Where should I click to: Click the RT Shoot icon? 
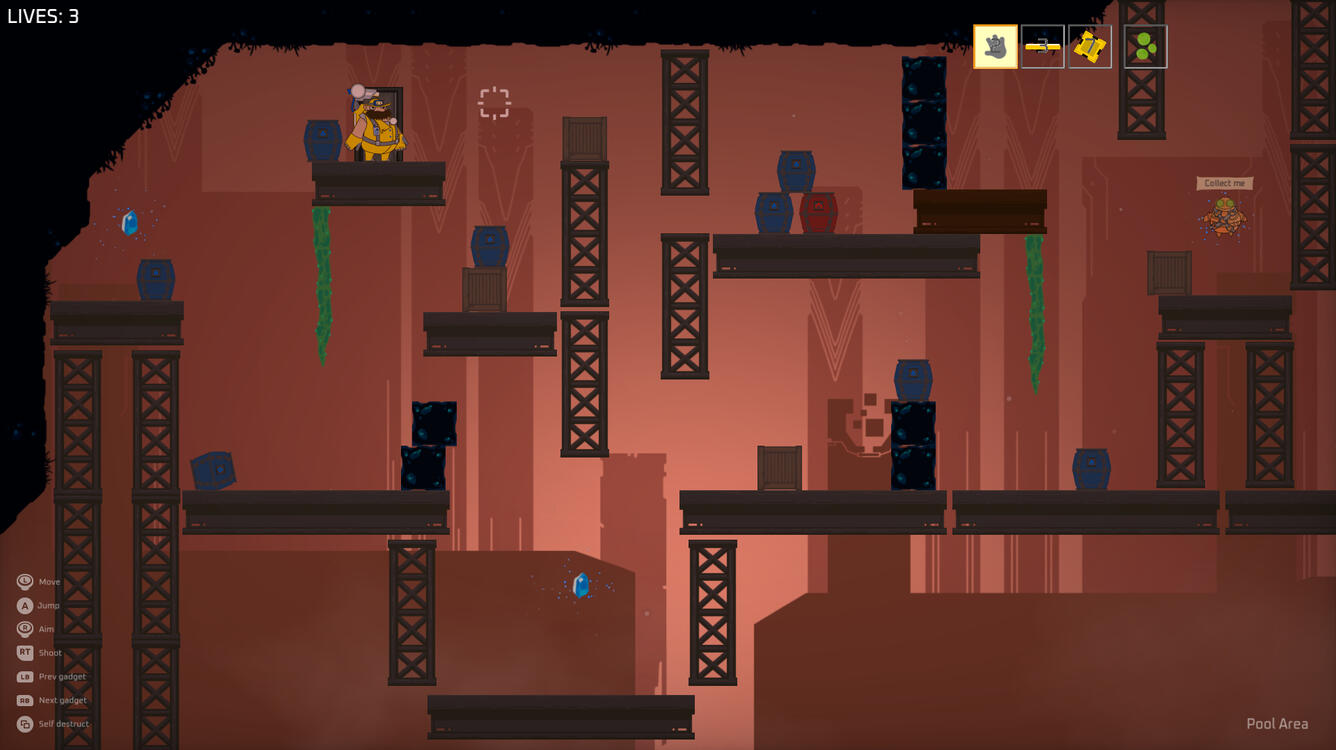tap(23, 652)
